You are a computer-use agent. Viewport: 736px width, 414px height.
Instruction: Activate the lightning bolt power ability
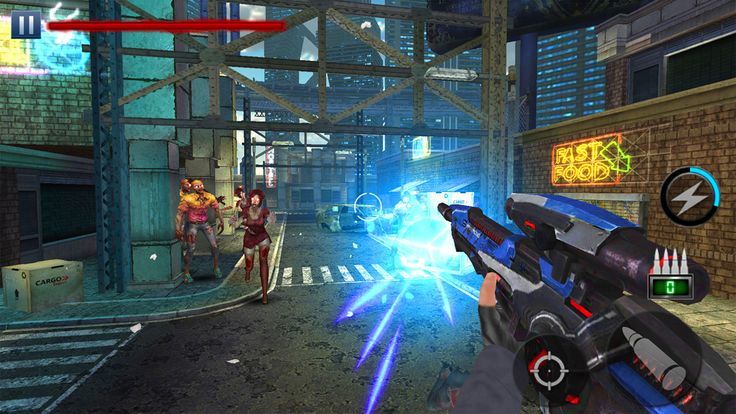689,197
